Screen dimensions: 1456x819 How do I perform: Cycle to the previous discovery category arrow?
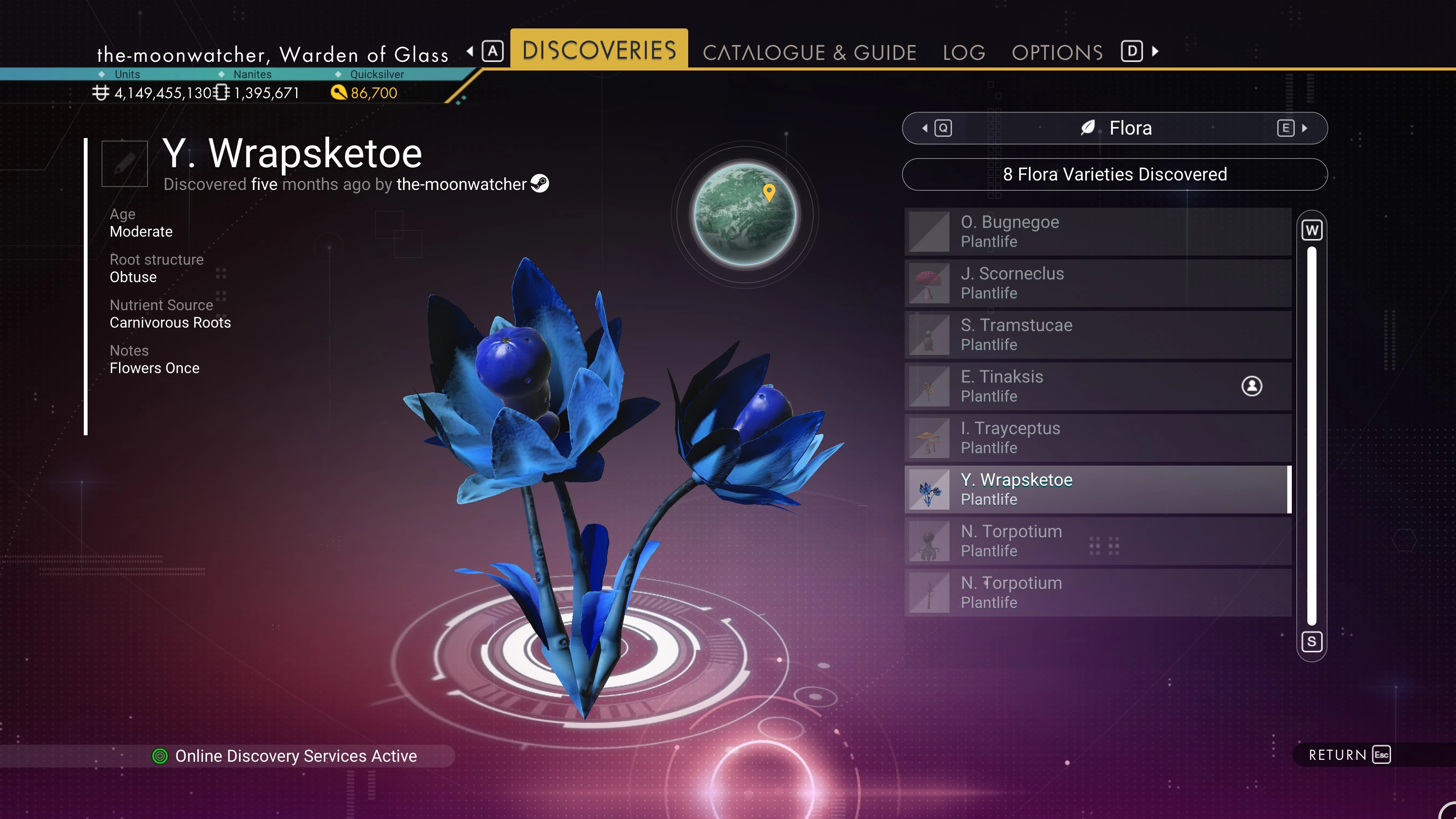pos(925,128)
